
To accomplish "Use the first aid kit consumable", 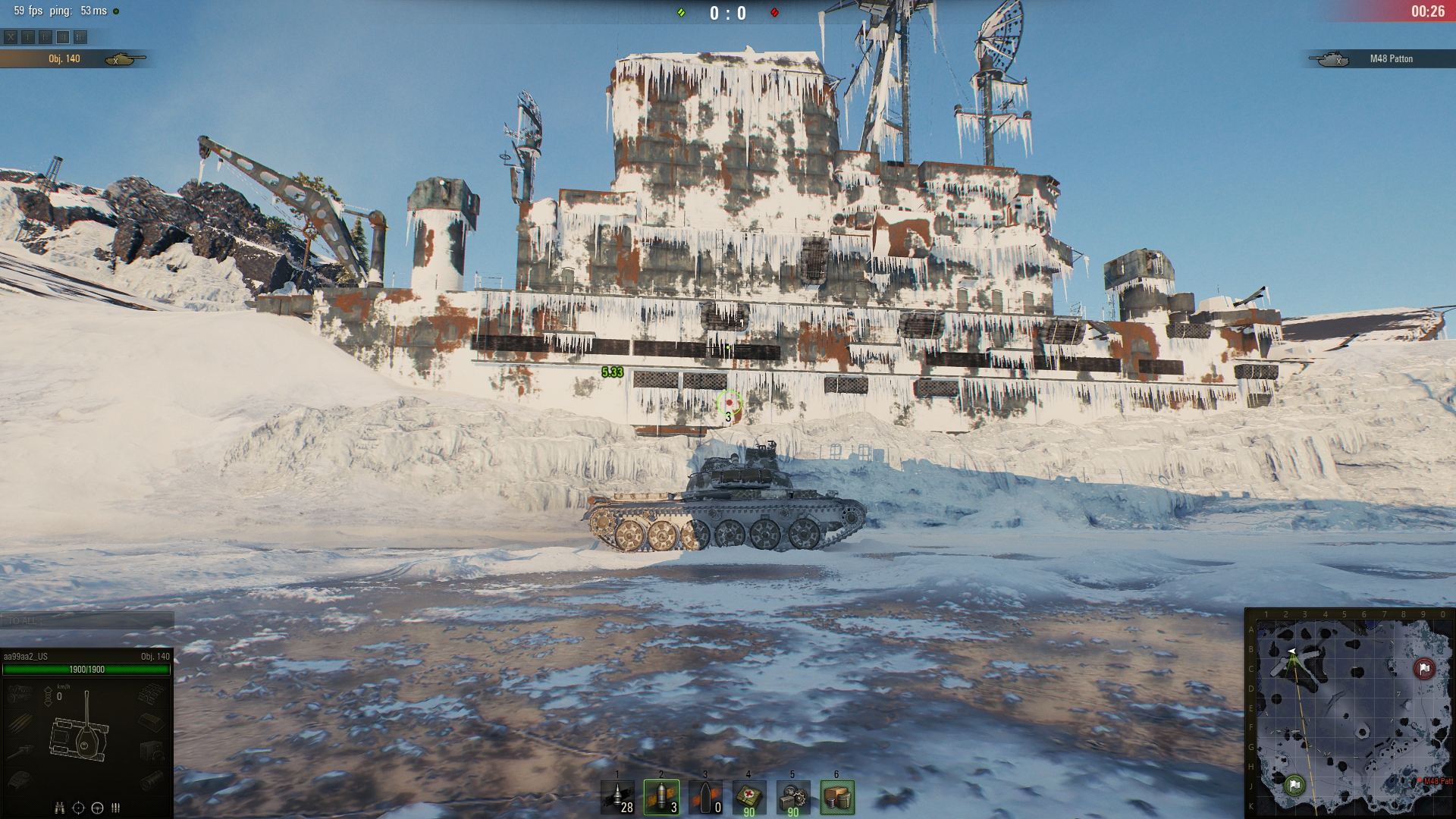I will click(x=749, y=797).
